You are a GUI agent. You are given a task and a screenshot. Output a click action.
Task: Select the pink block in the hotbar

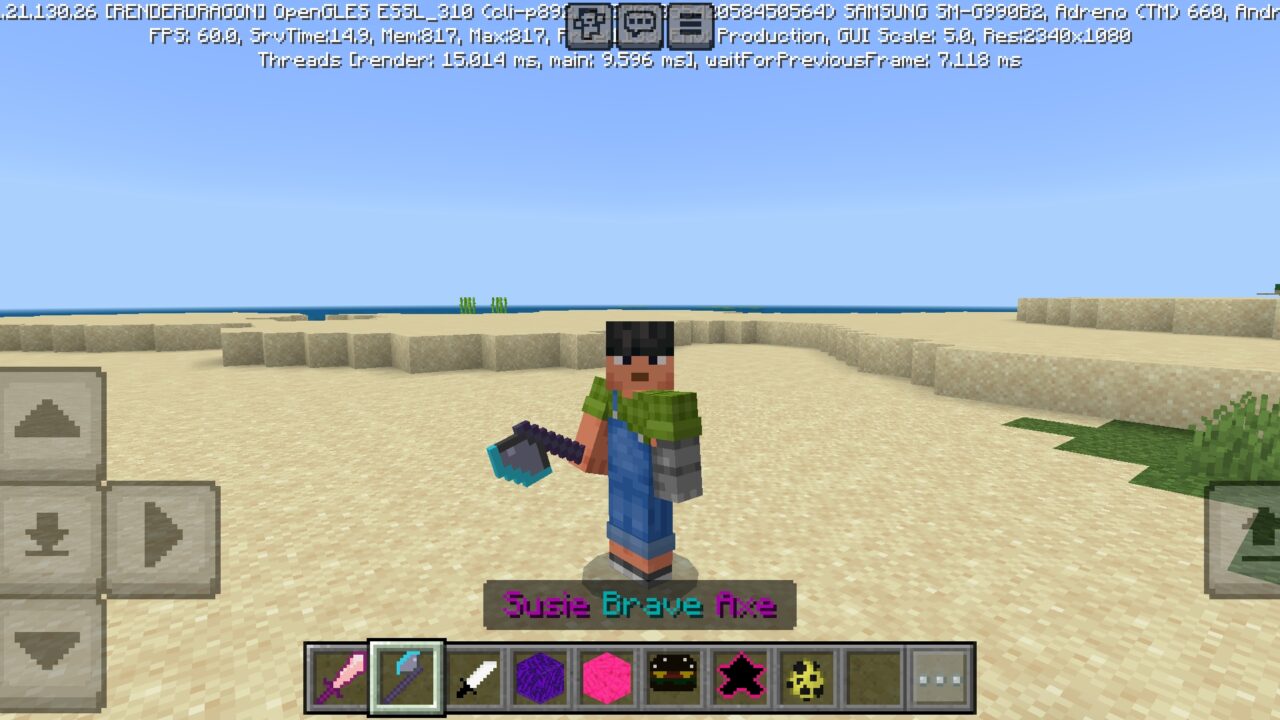605,676
